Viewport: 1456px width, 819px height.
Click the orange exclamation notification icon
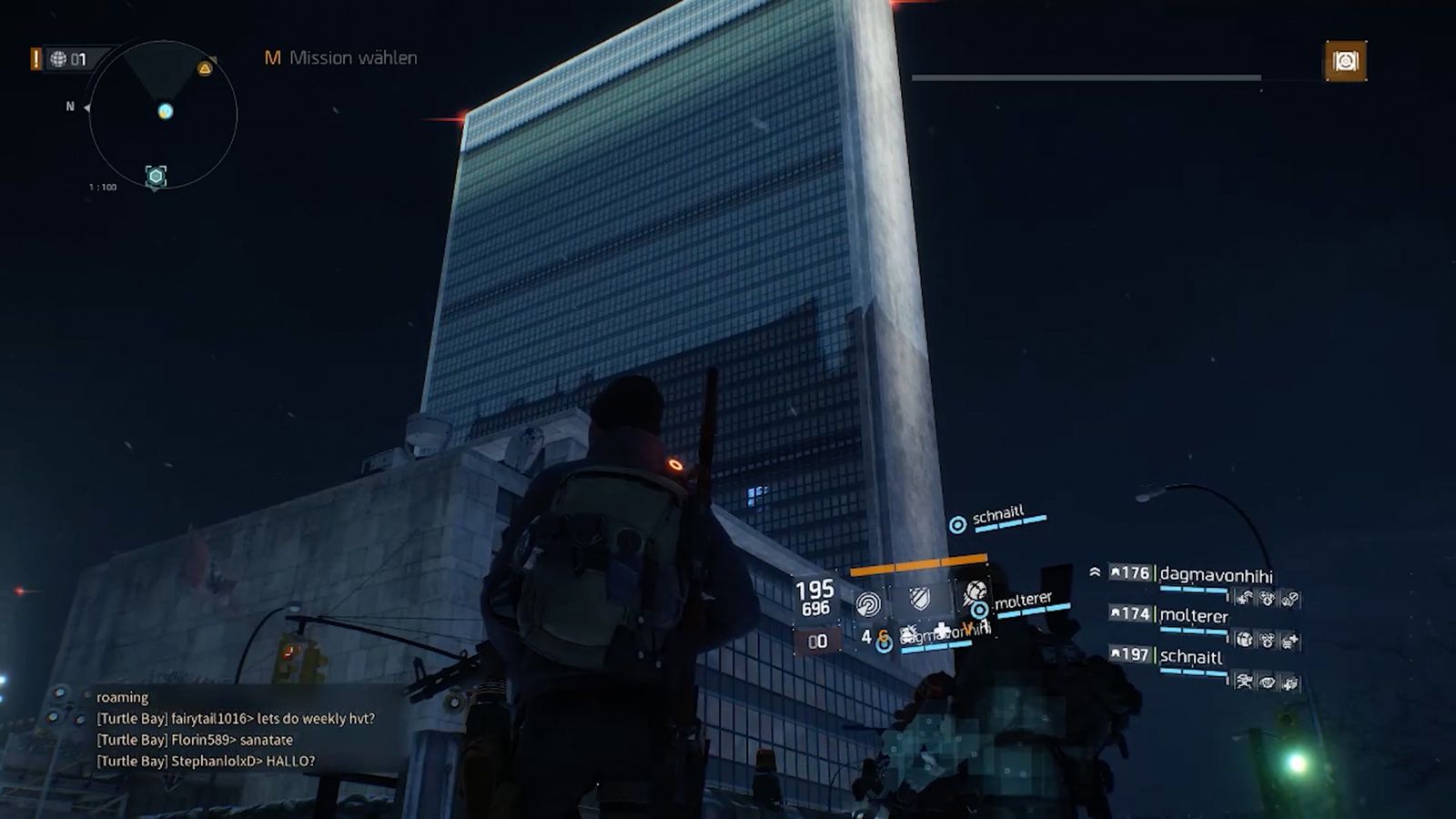35,59
